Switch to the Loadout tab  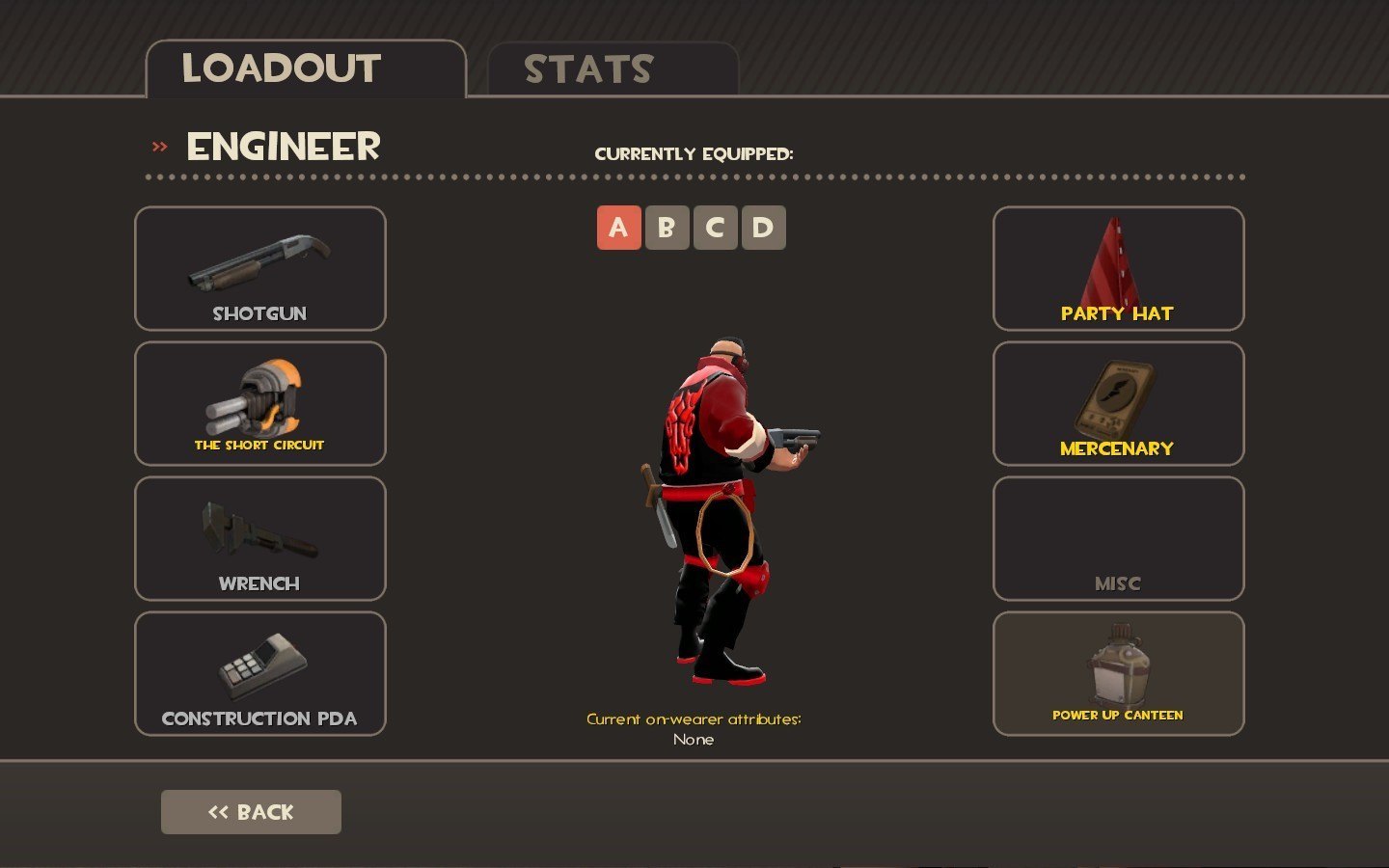tap(305, 69)
